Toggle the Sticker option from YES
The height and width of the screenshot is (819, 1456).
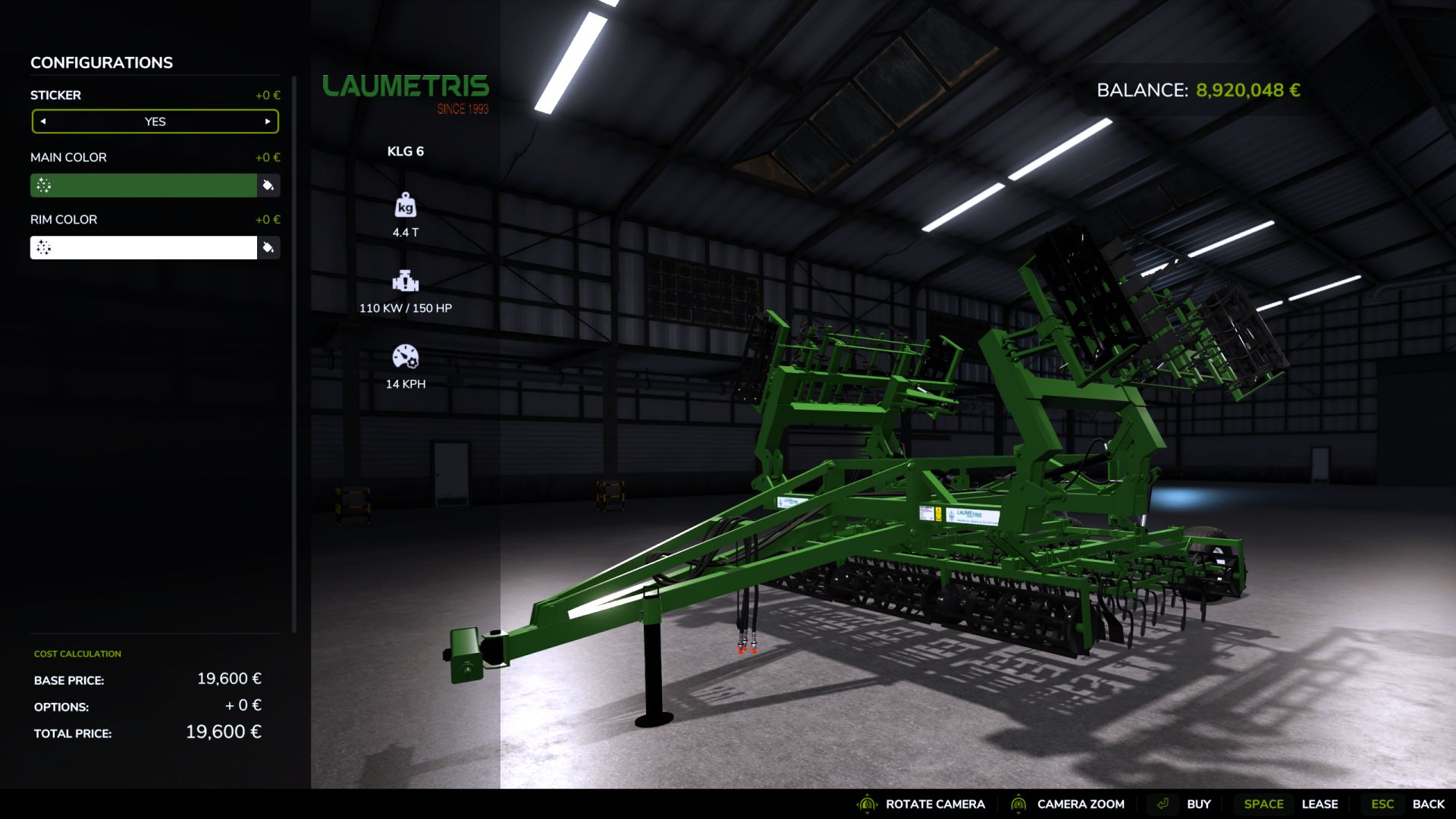pyautogui.click(x=155, y=121)
